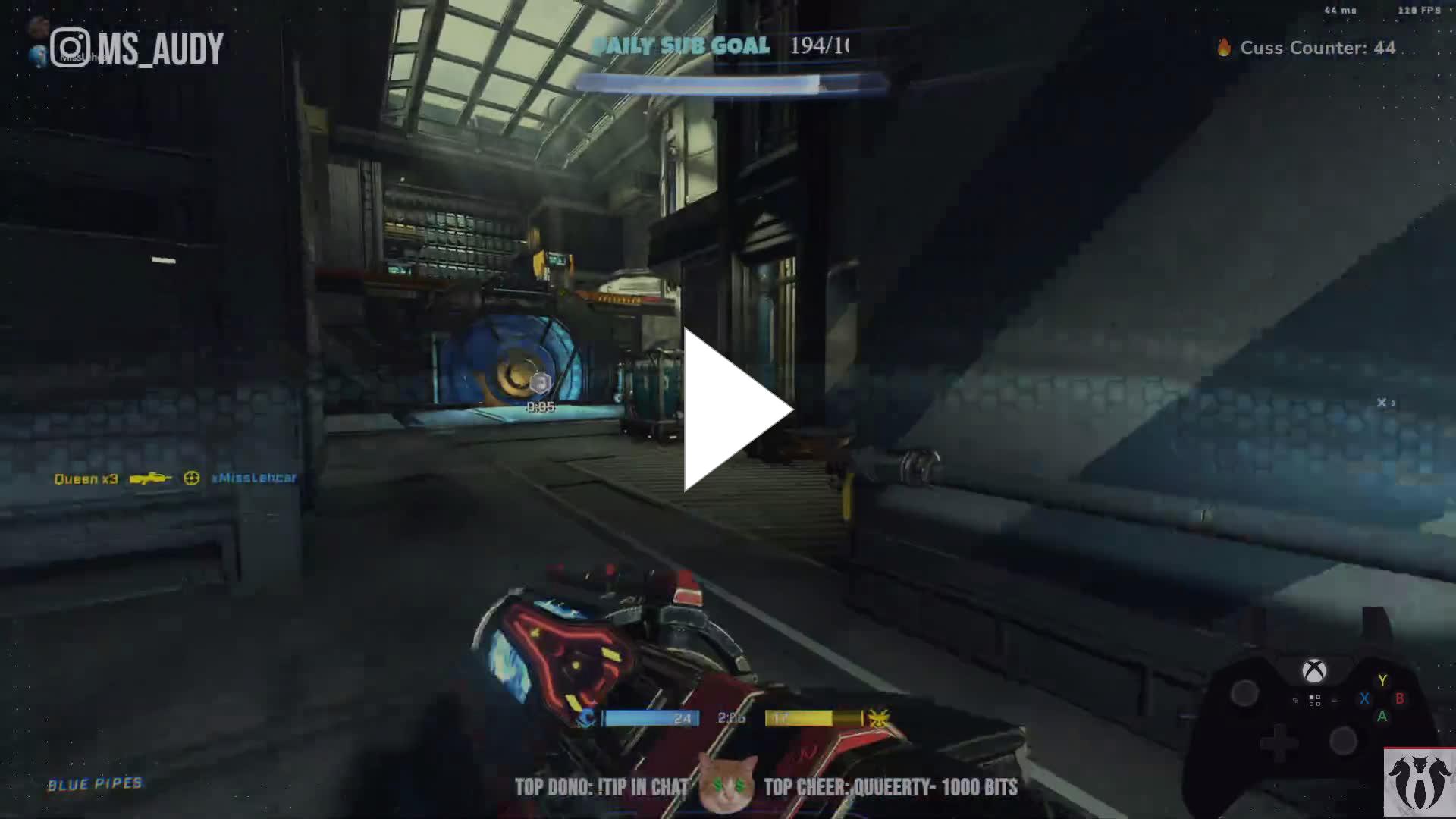Screen dimensions: 1456x819
Task: Click the yellow team emblem by the score bar
Action: 878,717
